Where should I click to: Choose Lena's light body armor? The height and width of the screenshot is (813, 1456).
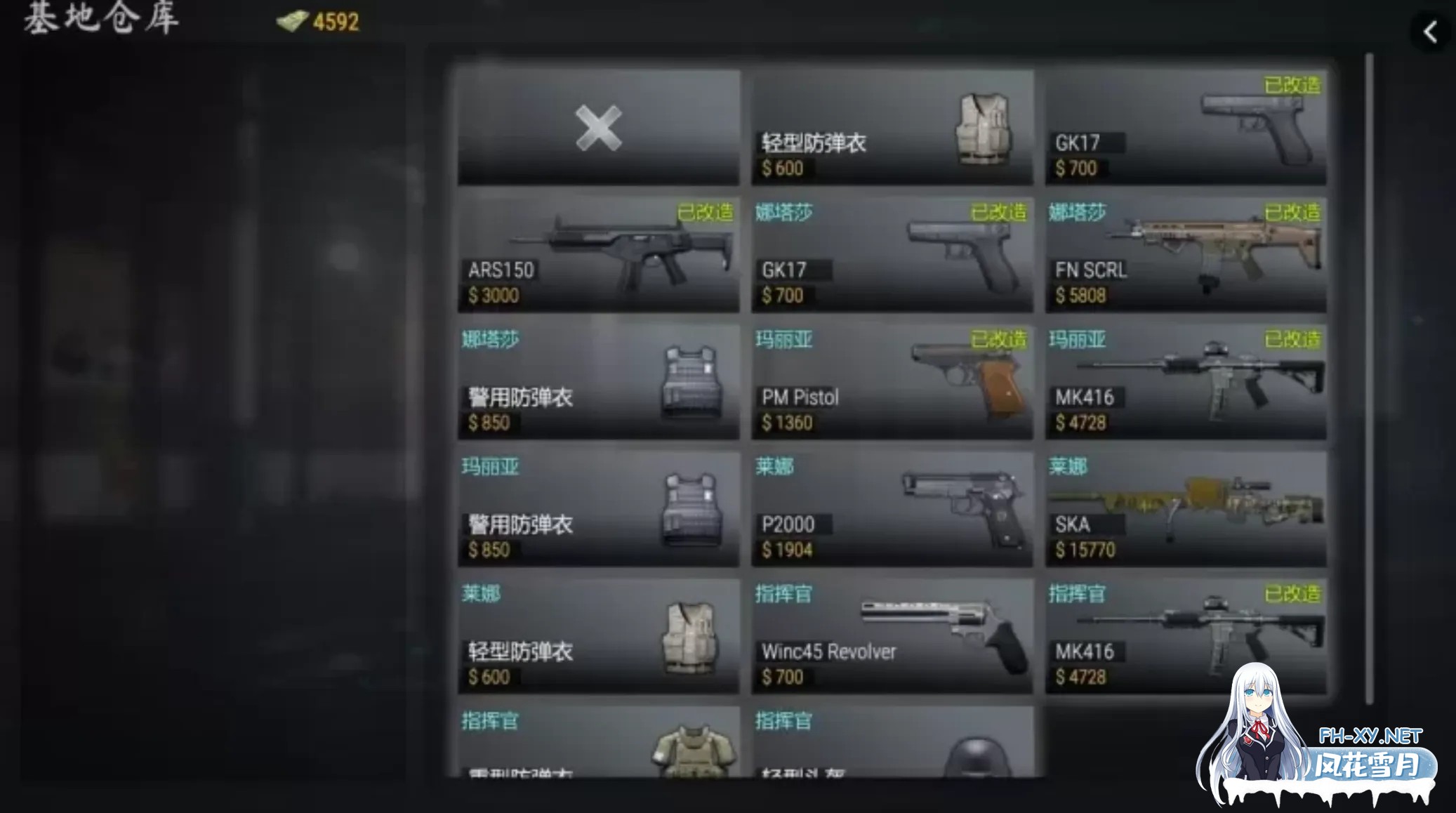tap(598, 637)
